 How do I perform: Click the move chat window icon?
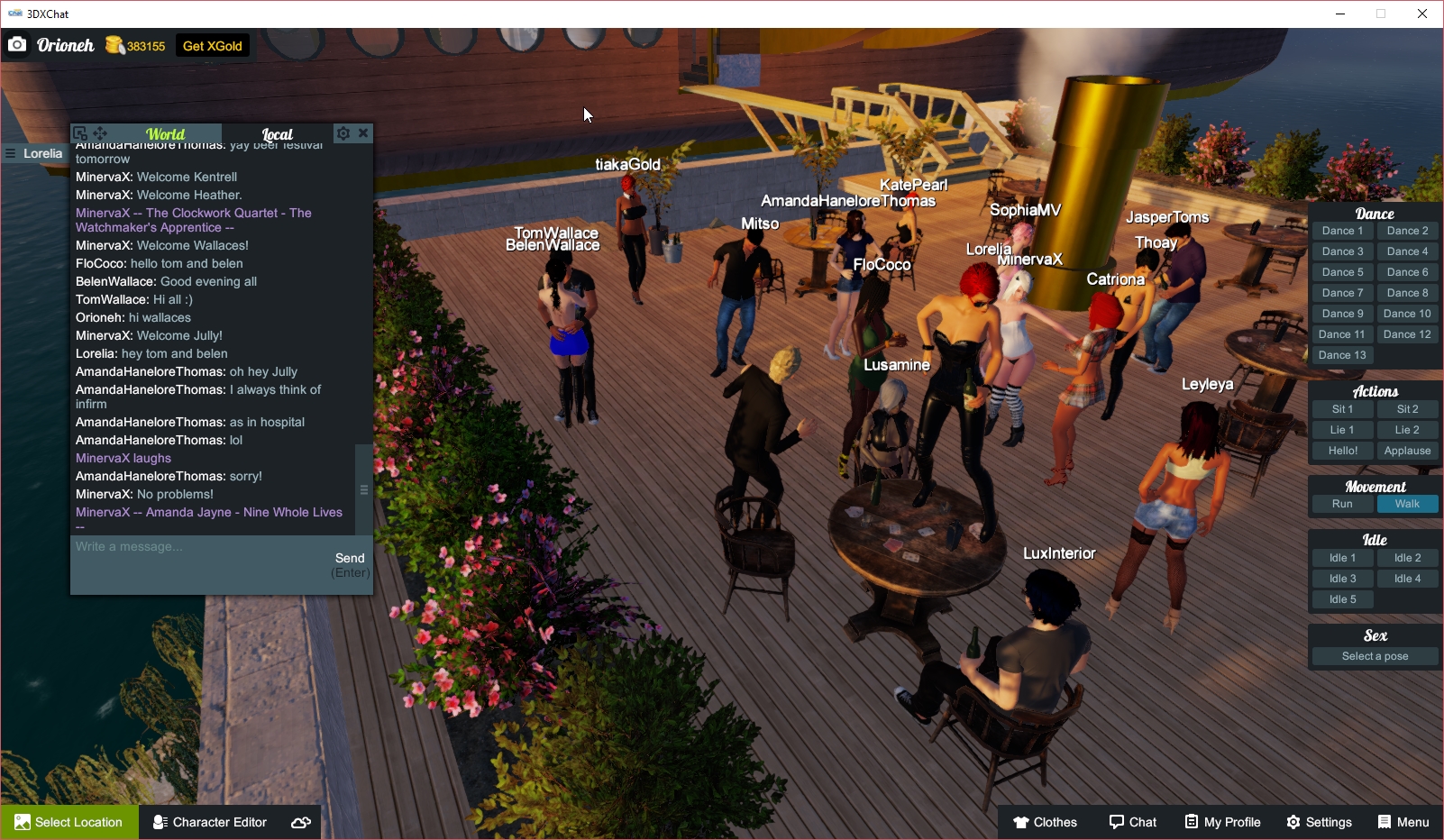[99, 132]
